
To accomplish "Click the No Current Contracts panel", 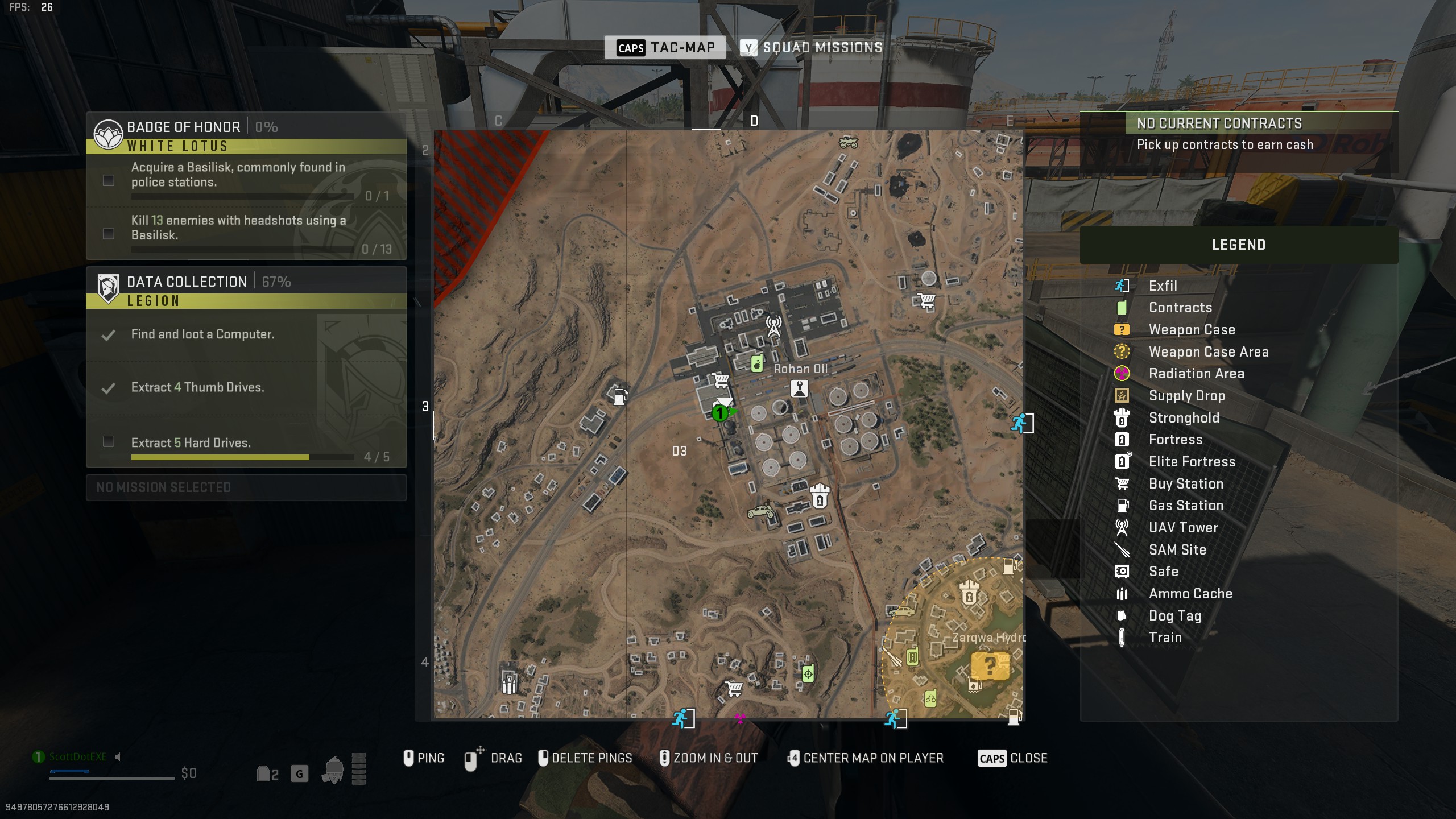I will click(x=1238, y=135).
